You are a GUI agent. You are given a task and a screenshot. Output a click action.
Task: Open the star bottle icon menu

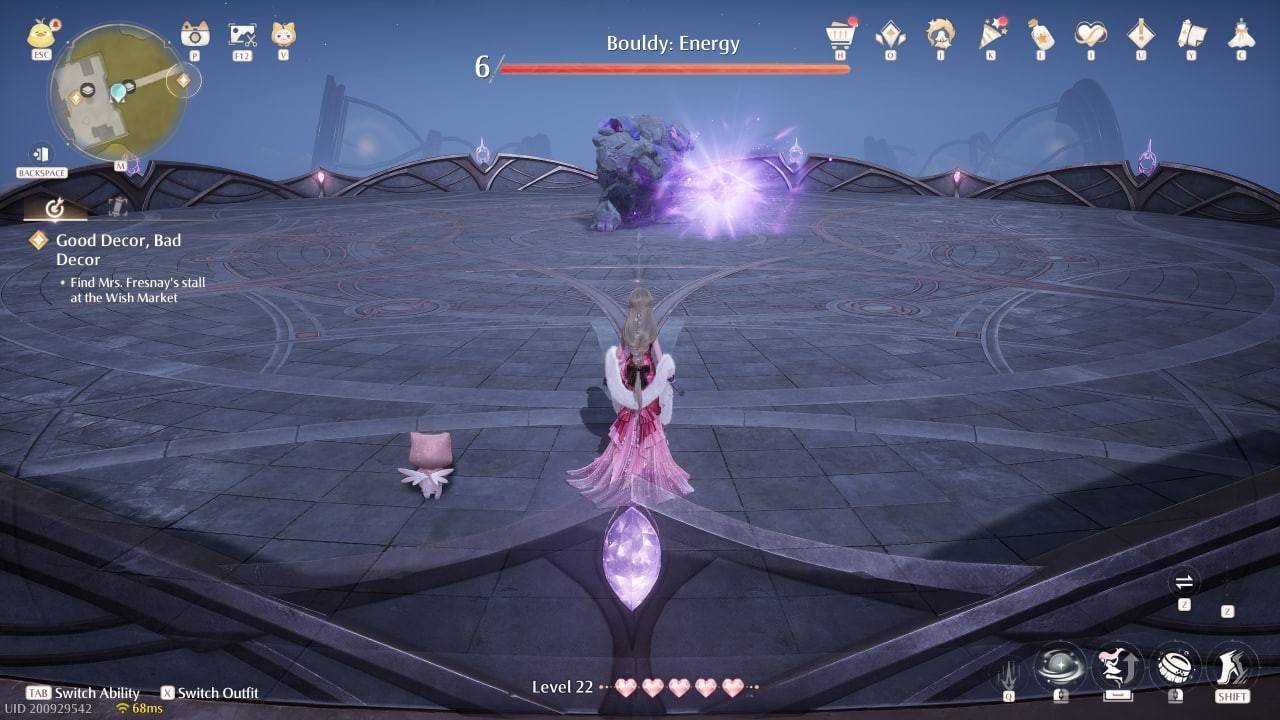point(1041,35)
